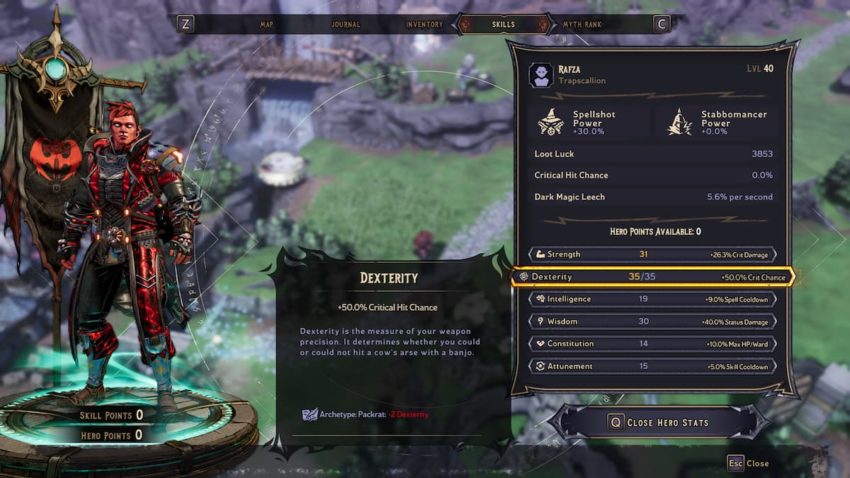
Task: Select the Spellshot Power class icon
Action: pyautogui.click(x=549, y=122)
